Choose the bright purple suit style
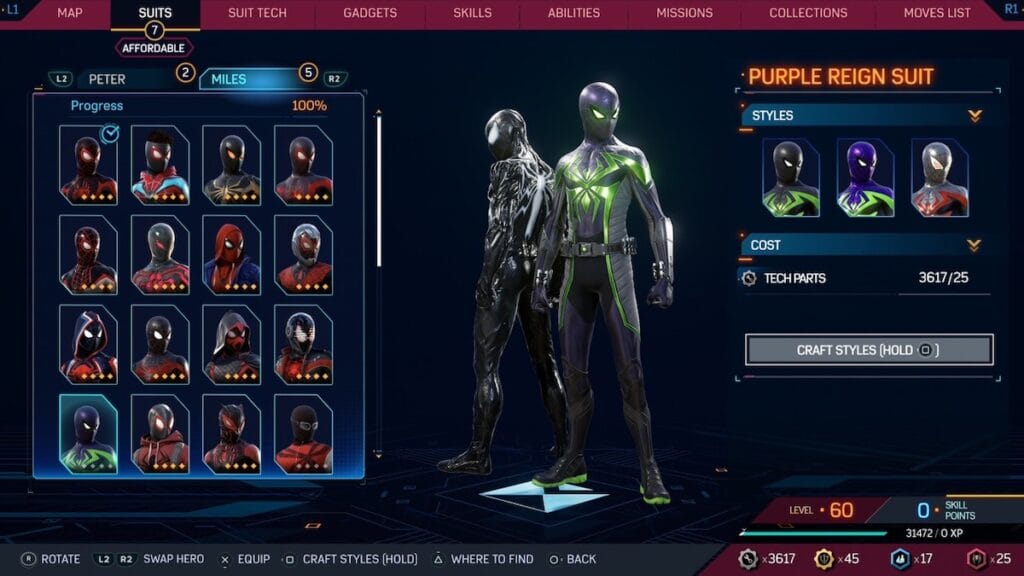 [x=865, y=178]
